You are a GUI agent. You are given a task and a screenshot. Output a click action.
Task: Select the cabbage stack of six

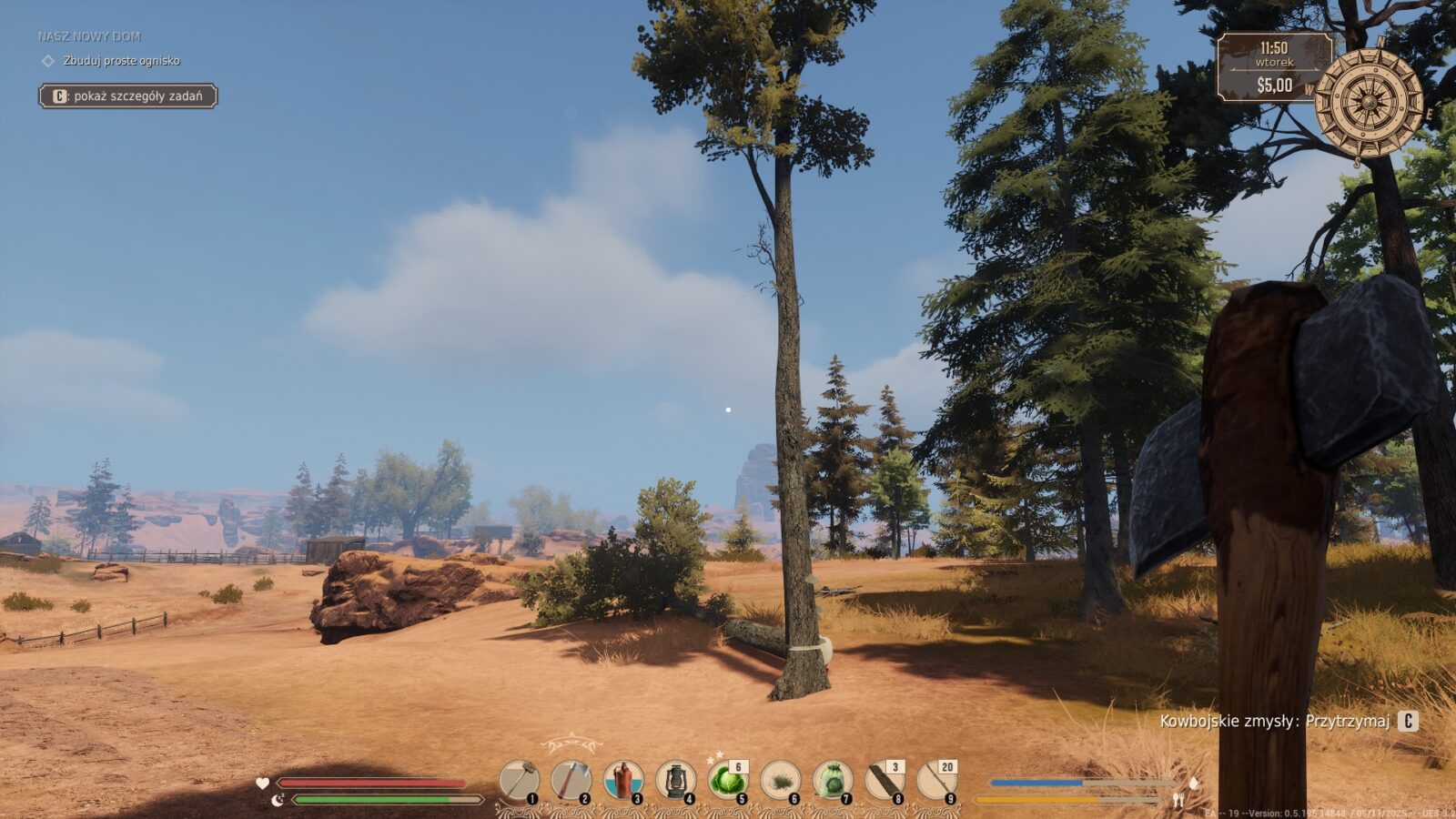point(728,781)
